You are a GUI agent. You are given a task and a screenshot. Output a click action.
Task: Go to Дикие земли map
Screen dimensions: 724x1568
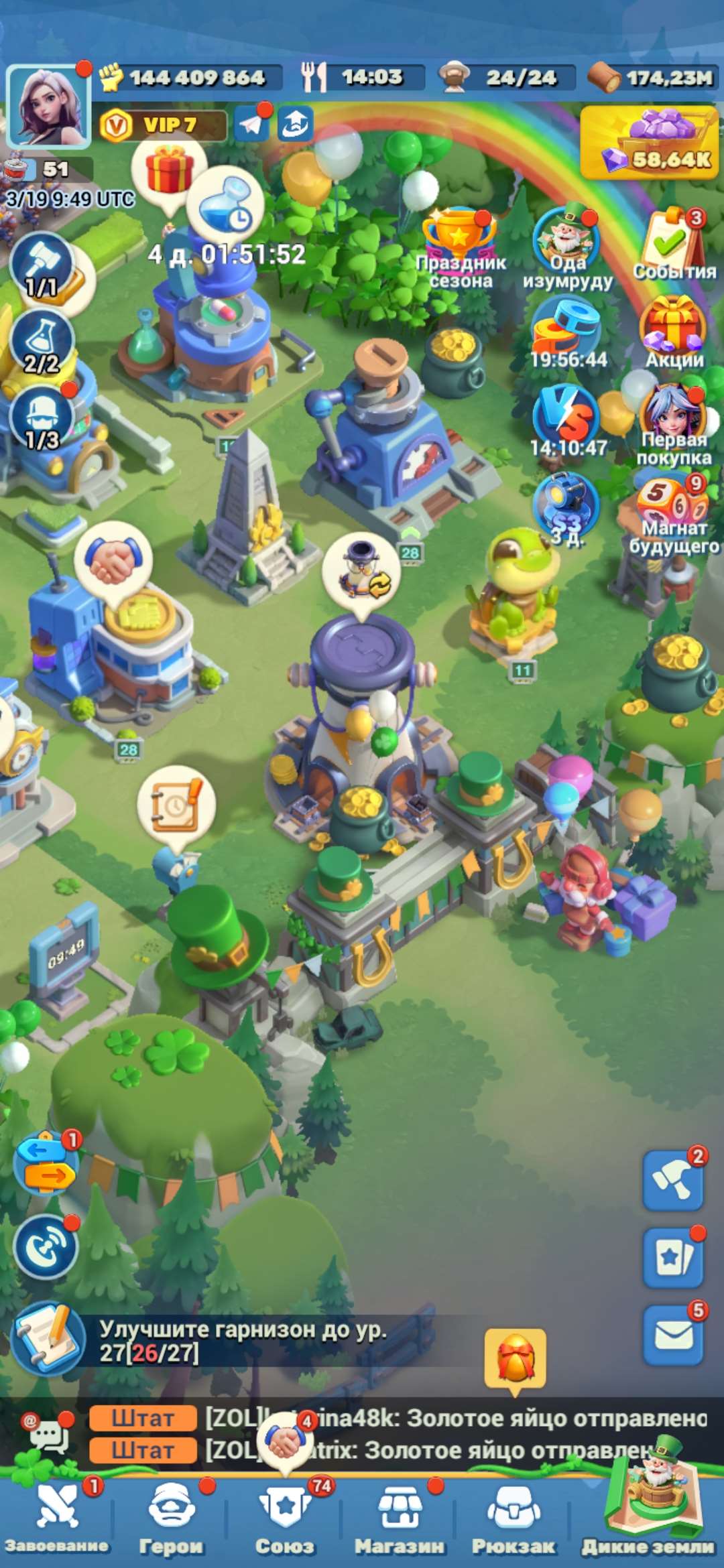click(648, 1514)
